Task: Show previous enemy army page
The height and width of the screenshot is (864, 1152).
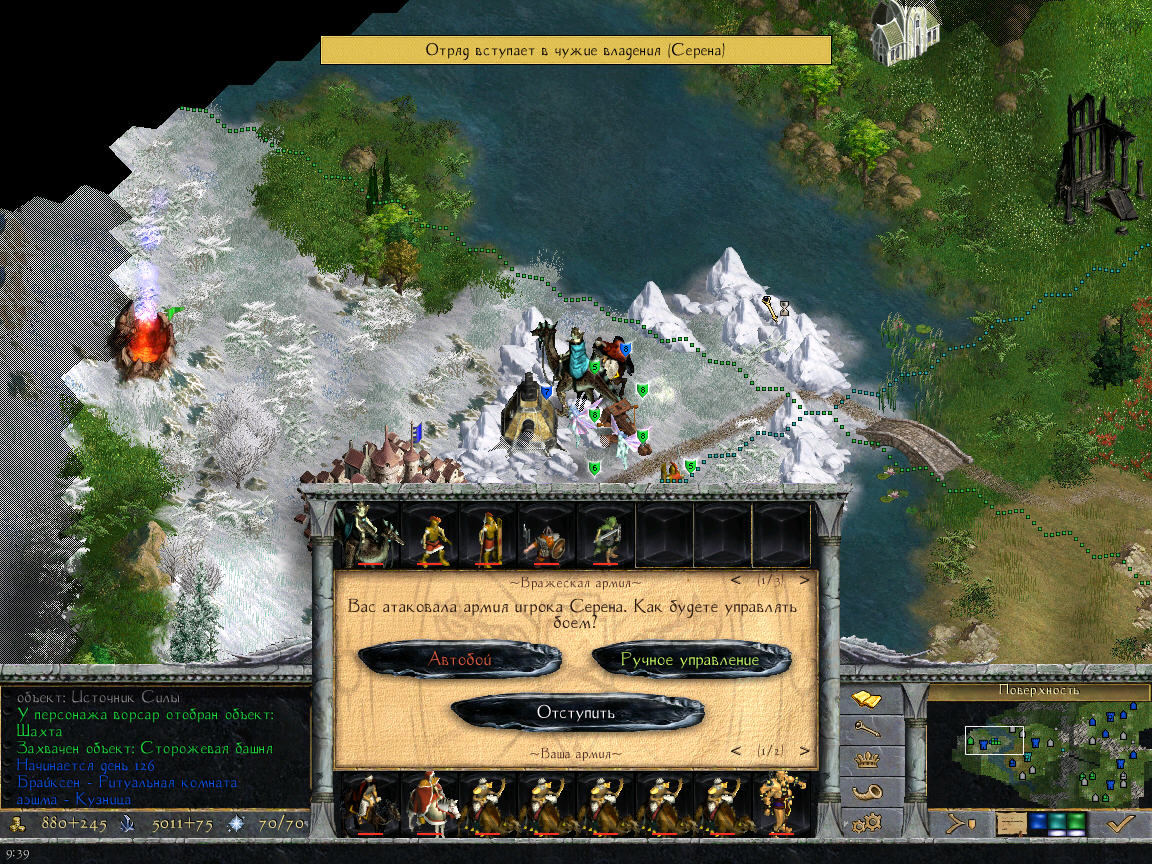Action: pyautogui.click(x=737, y=580)
